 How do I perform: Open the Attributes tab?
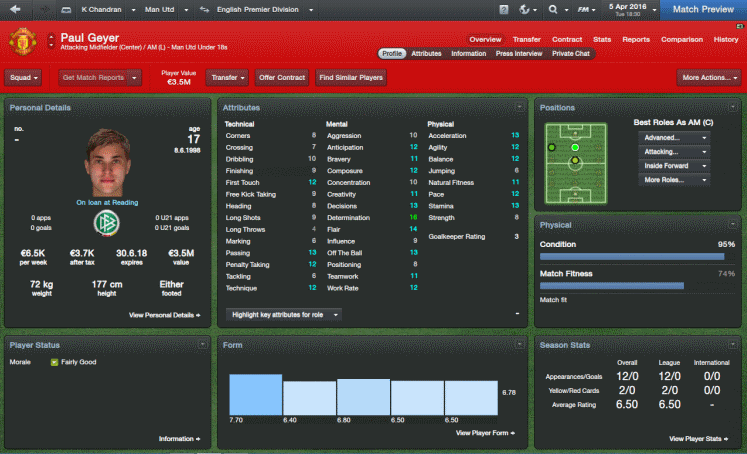click(426, 53)
